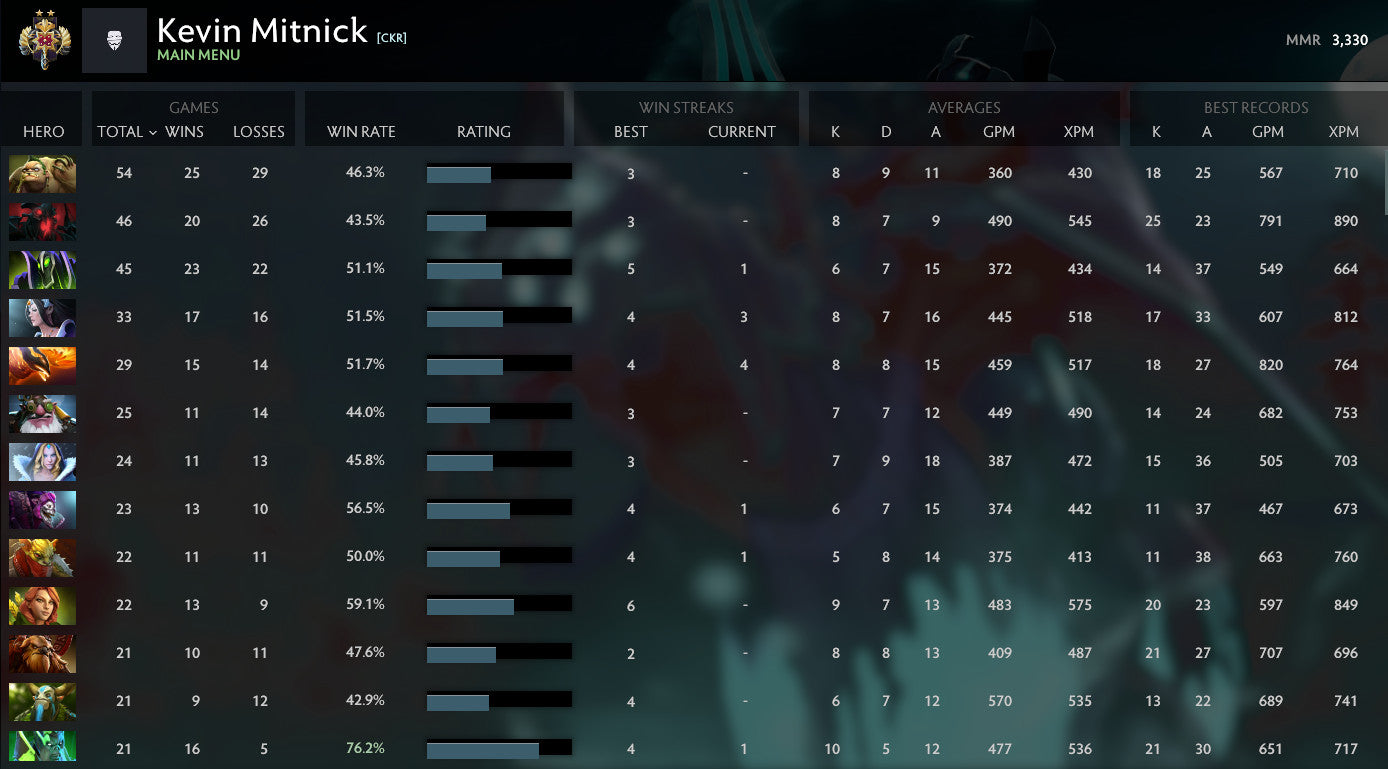The height and width of the screenshot is (769, 1388).
Task: Select the Mirana hero portrait
Action: (42, 317)
